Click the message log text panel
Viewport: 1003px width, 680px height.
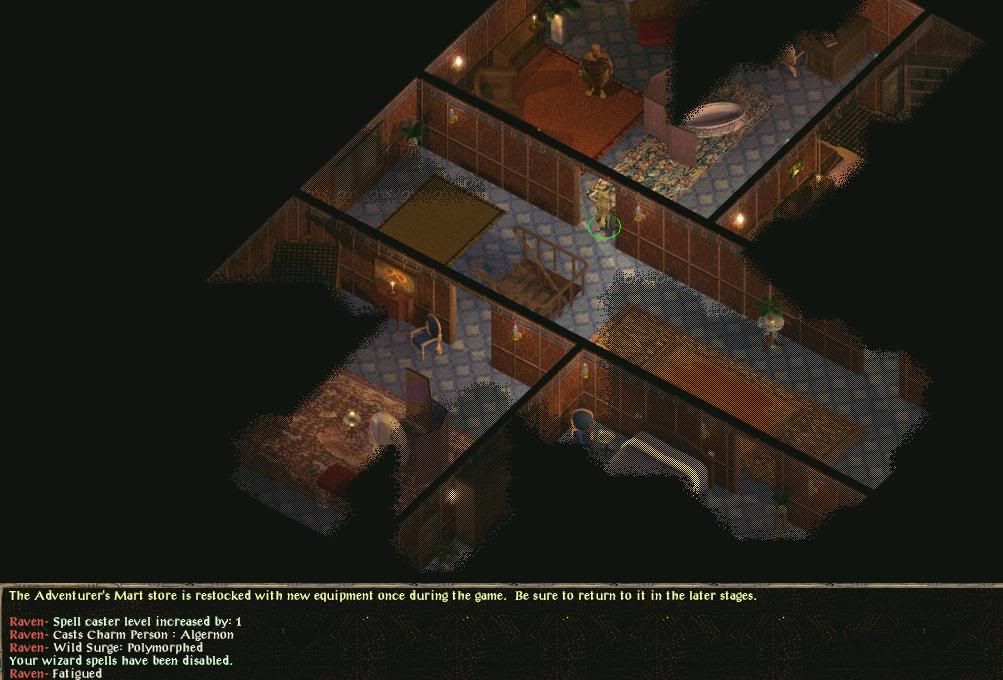(x=500, y=633)
